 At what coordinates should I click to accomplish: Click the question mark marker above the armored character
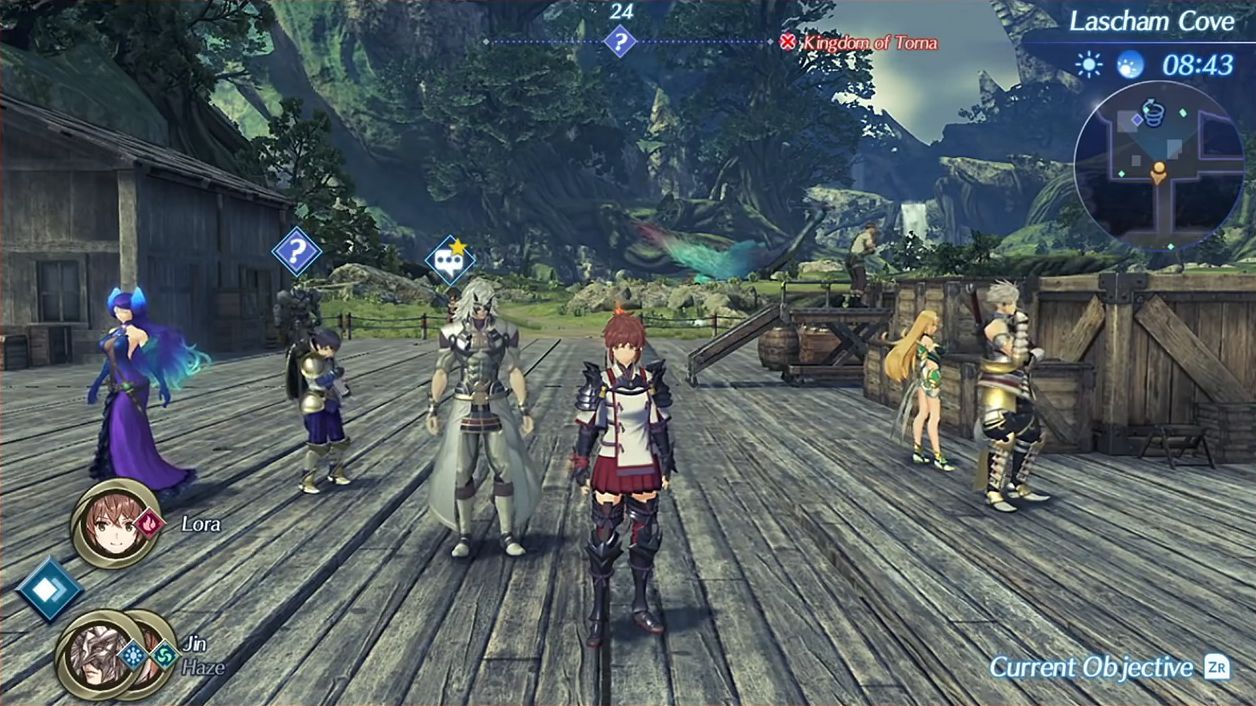coord(296,251)
